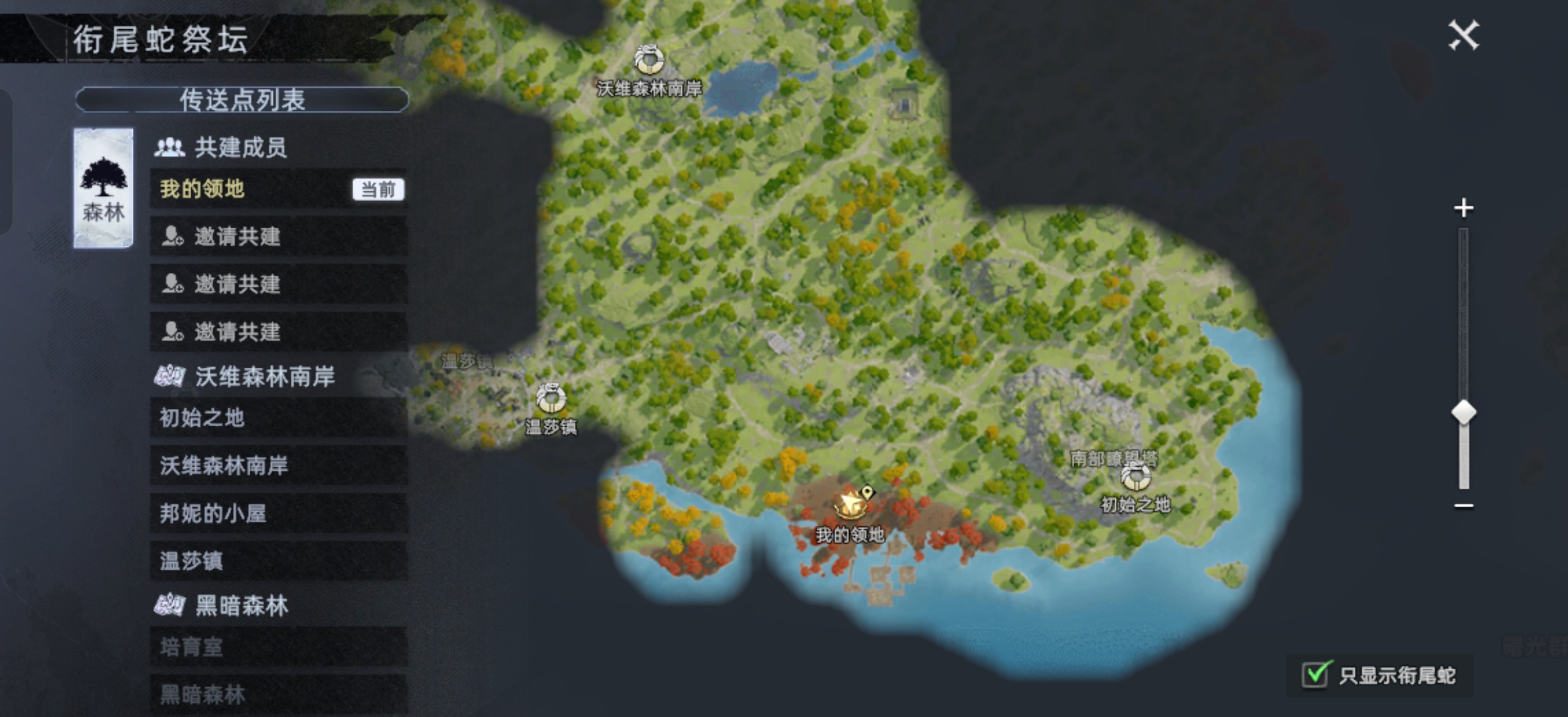Viewport: 1568px width, 717px height.
Task: Select the 培育室 teleport list entry
Action: click(x=279, y=647)
